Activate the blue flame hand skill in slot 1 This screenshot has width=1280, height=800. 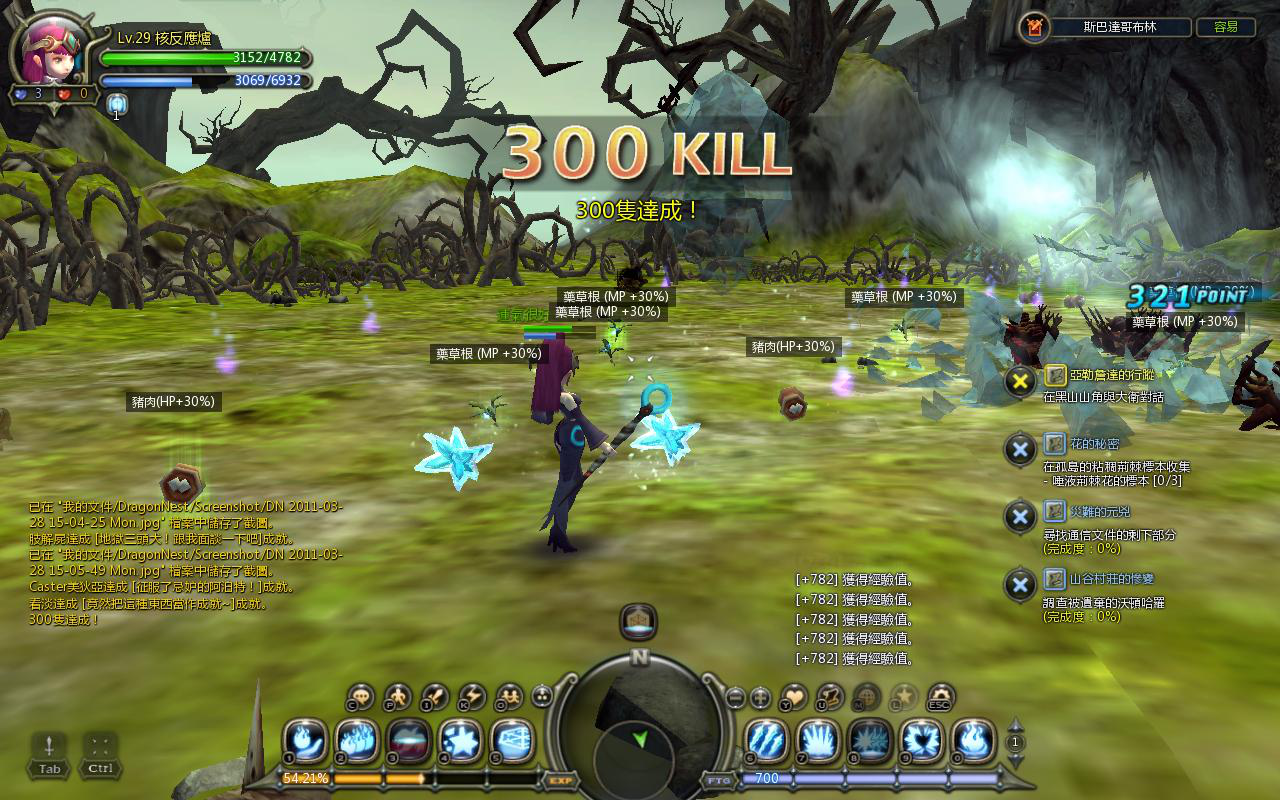tap(306, 742)
